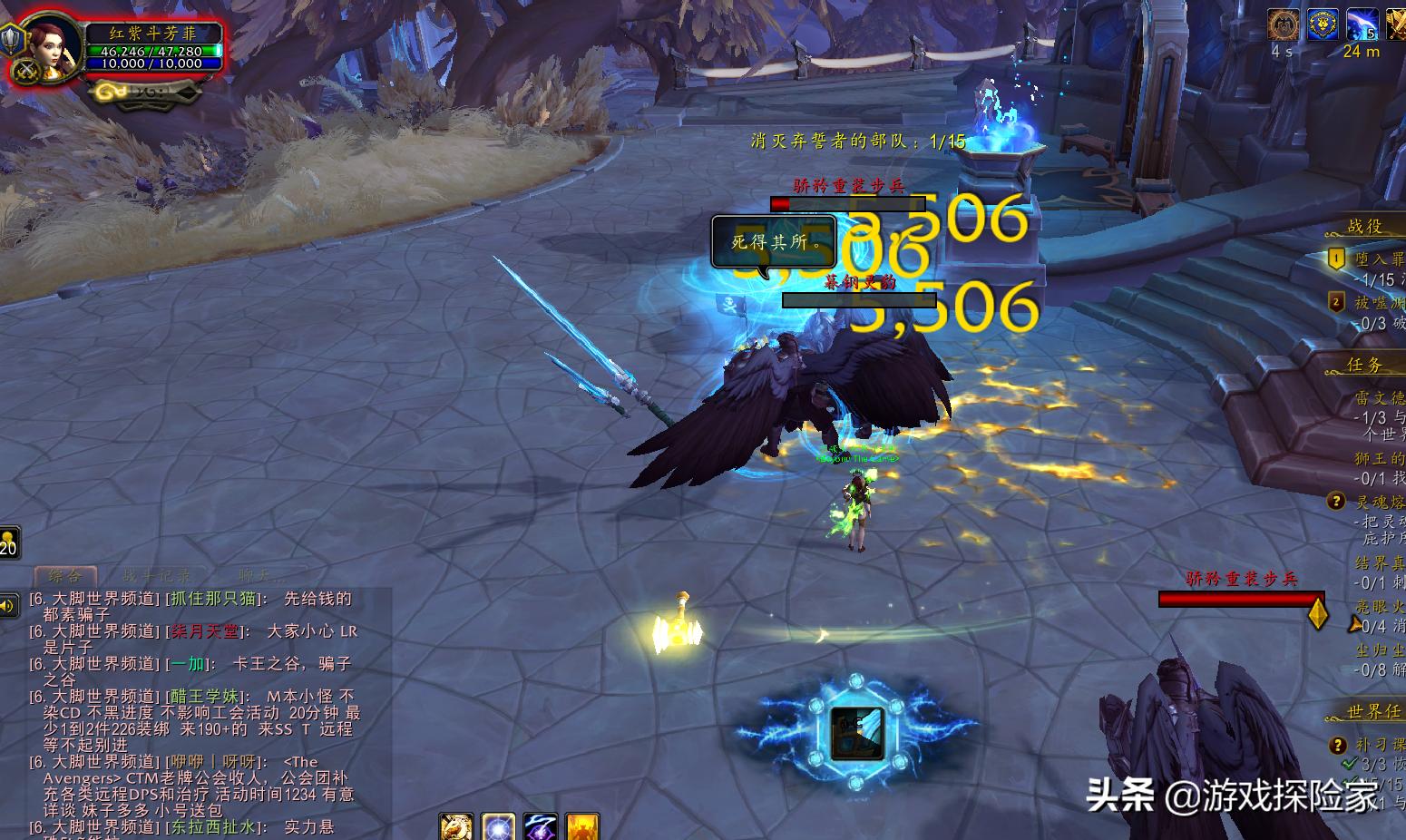This screenshot has width=1406, height=840.
Task: Select the buff icon with 24 m timer
Action: point(1362,24)
